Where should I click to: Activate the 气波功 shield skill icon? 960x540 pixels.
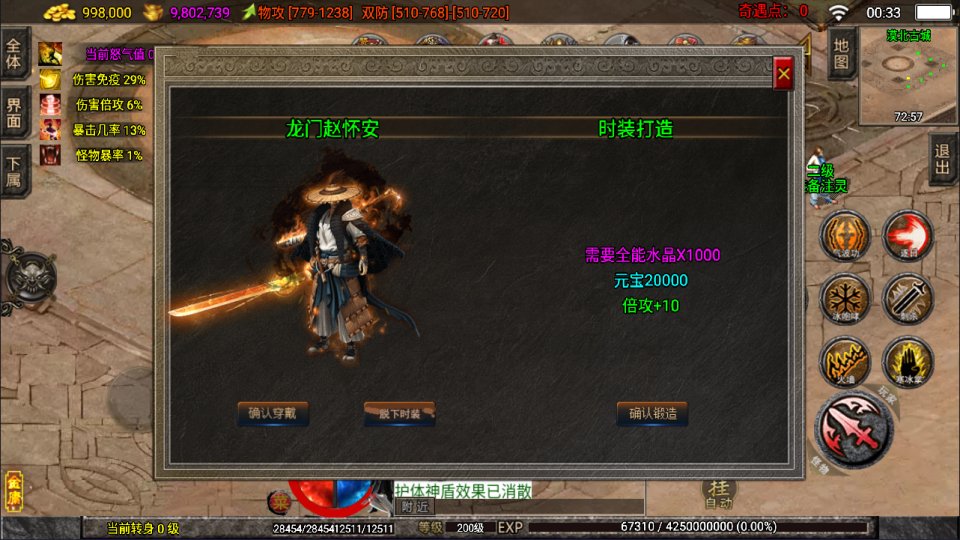(x=844, y=237)
